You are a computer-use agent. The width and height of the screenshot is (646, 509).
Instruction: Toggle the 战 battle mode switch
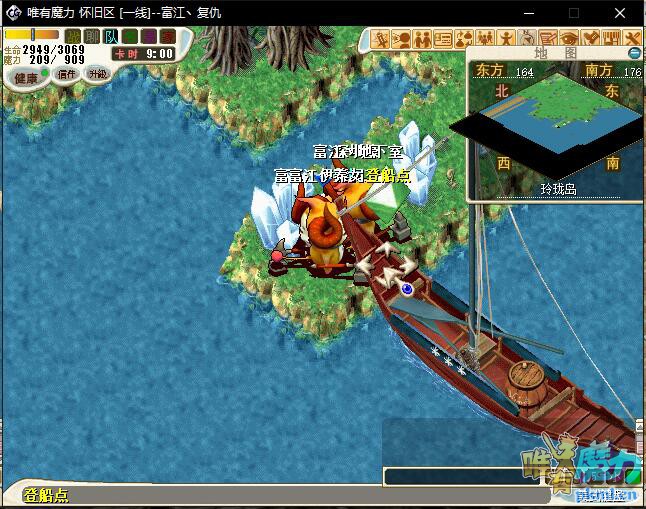click(72, 36)
